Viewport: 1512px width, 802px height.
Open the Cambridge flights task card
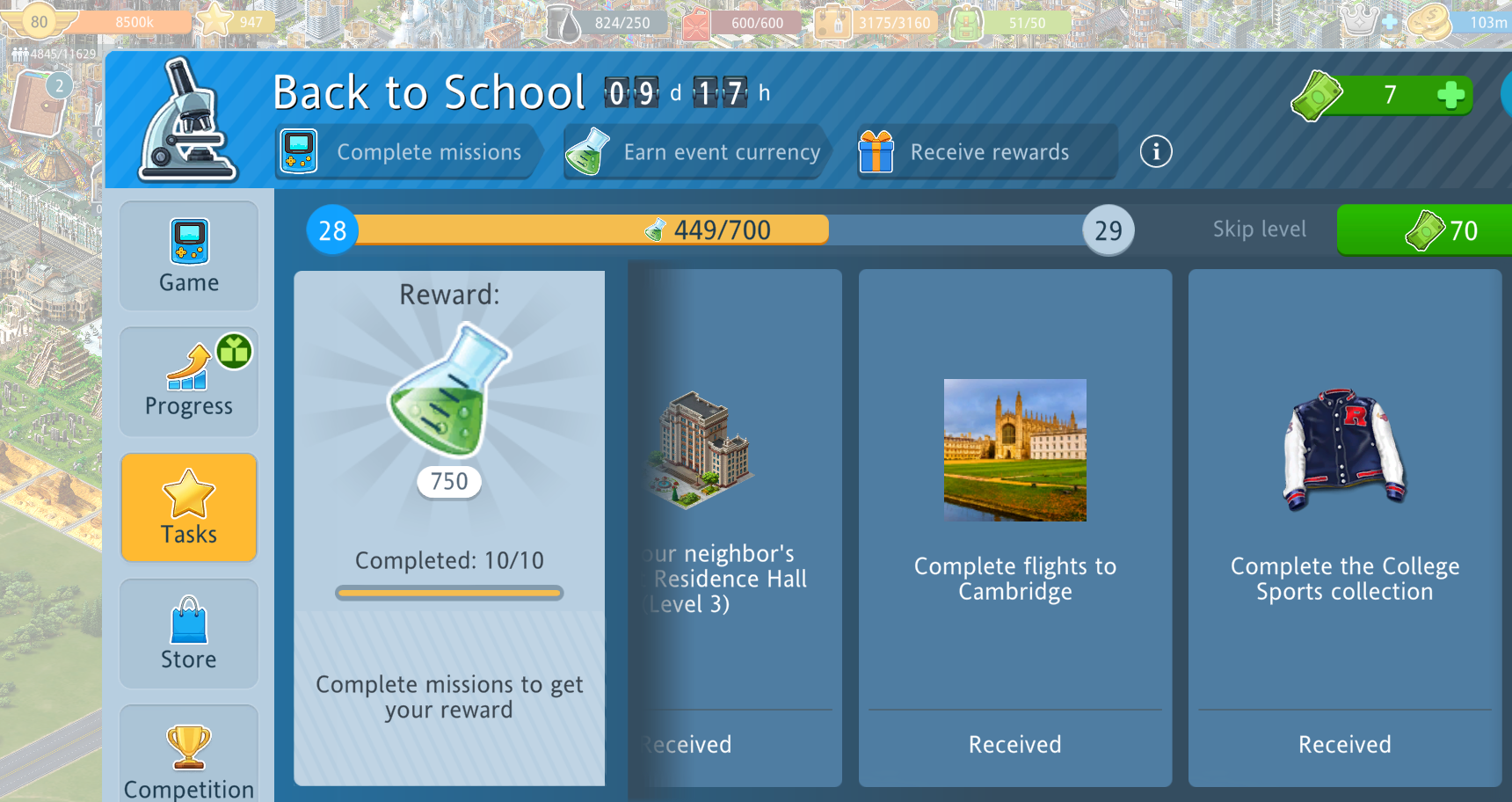pos(1015,528)
